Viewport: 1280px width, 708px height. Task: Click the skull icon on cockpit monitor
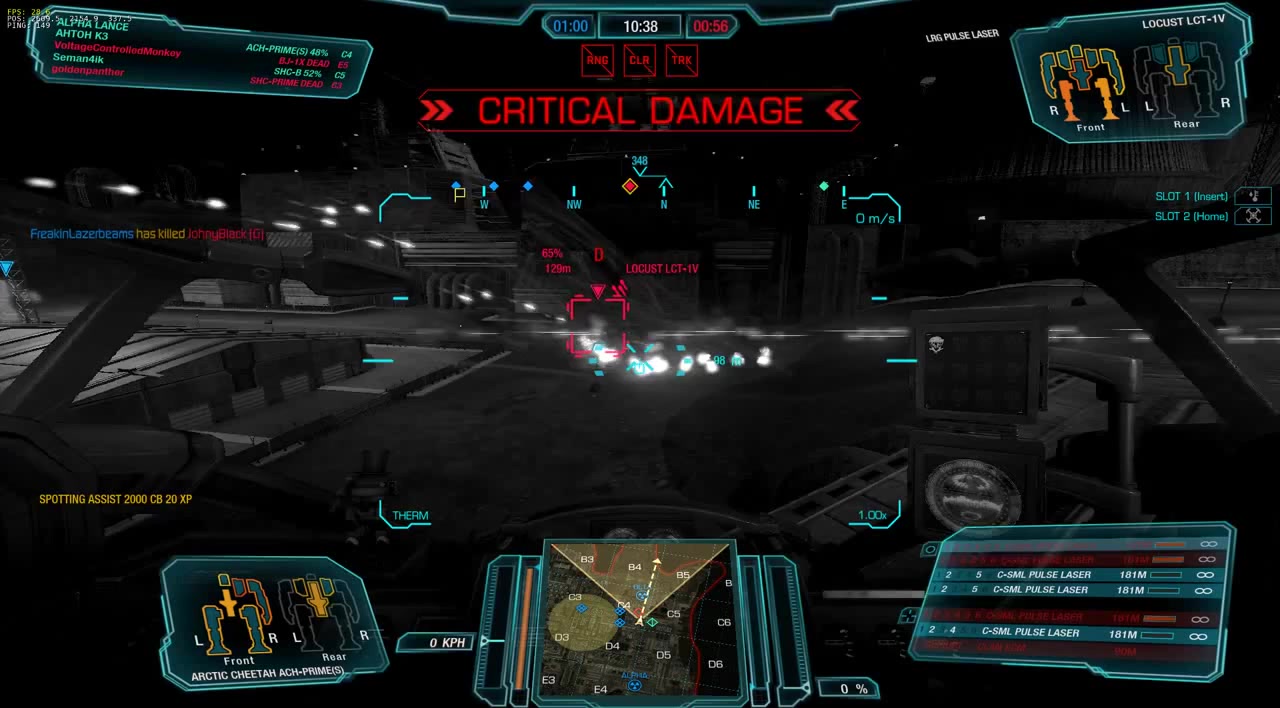(x=936, y=345)
